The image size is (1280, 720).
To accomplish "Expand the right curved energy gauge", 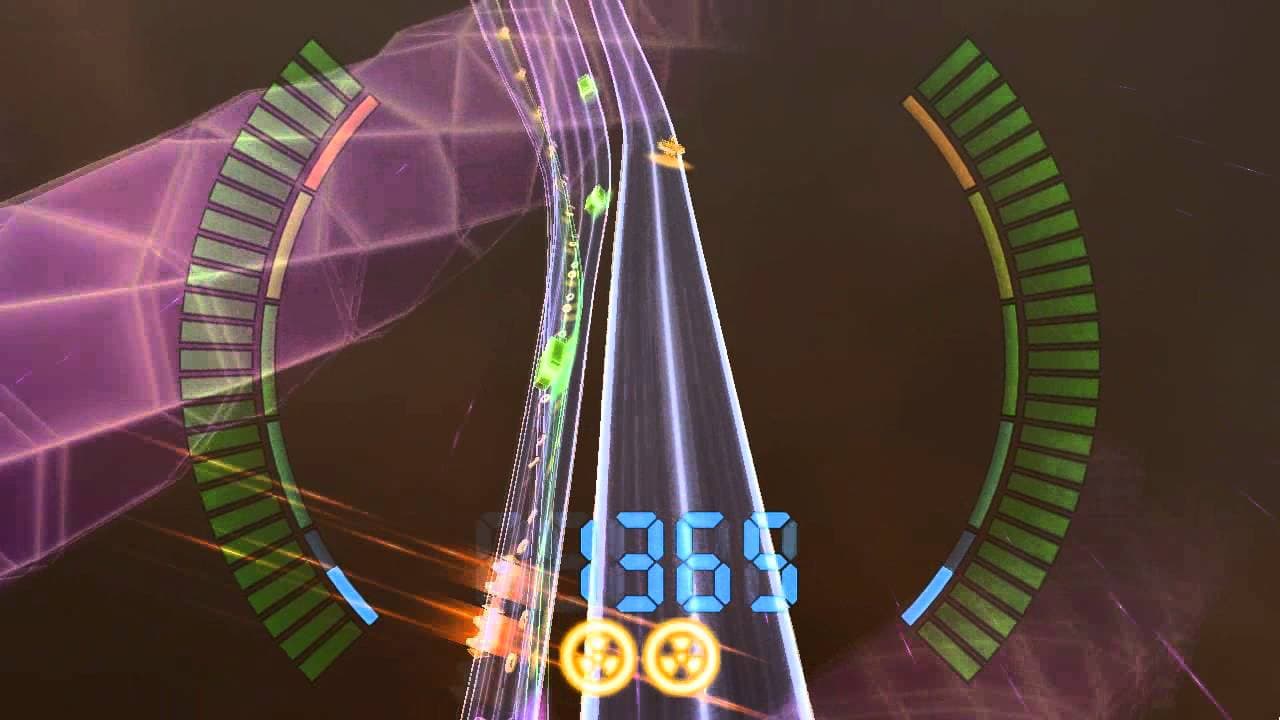I will tap(1010, 350).
